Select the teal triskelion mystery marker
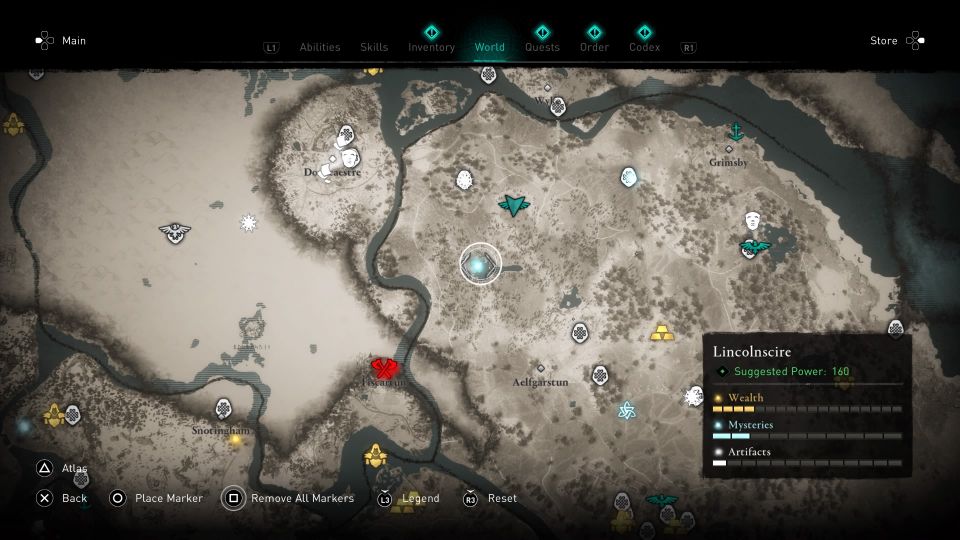960x540 pixels. point(627,411)
